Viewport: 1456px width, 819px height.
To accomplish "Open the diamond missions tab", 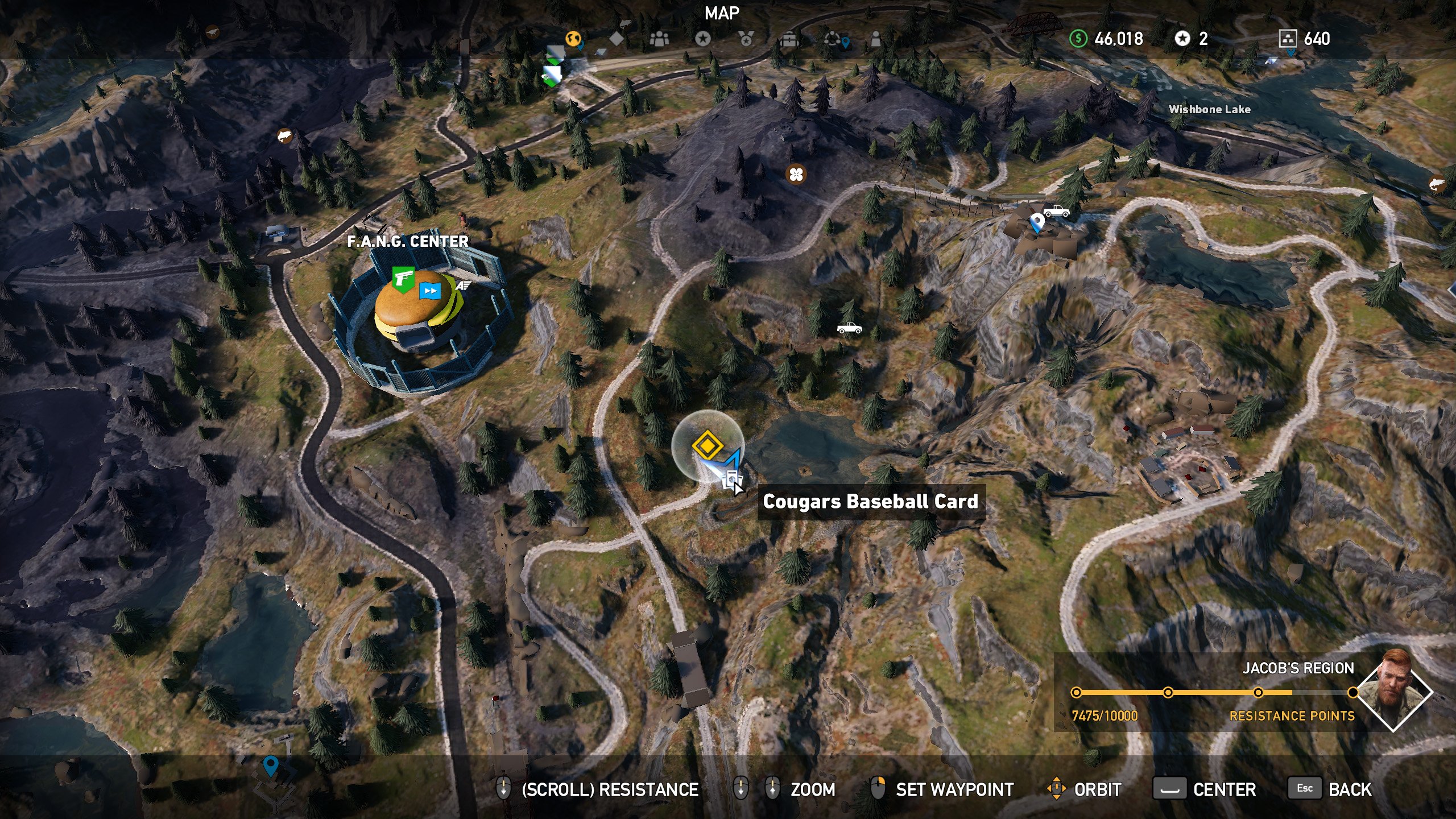I will [x=617, y=39].
